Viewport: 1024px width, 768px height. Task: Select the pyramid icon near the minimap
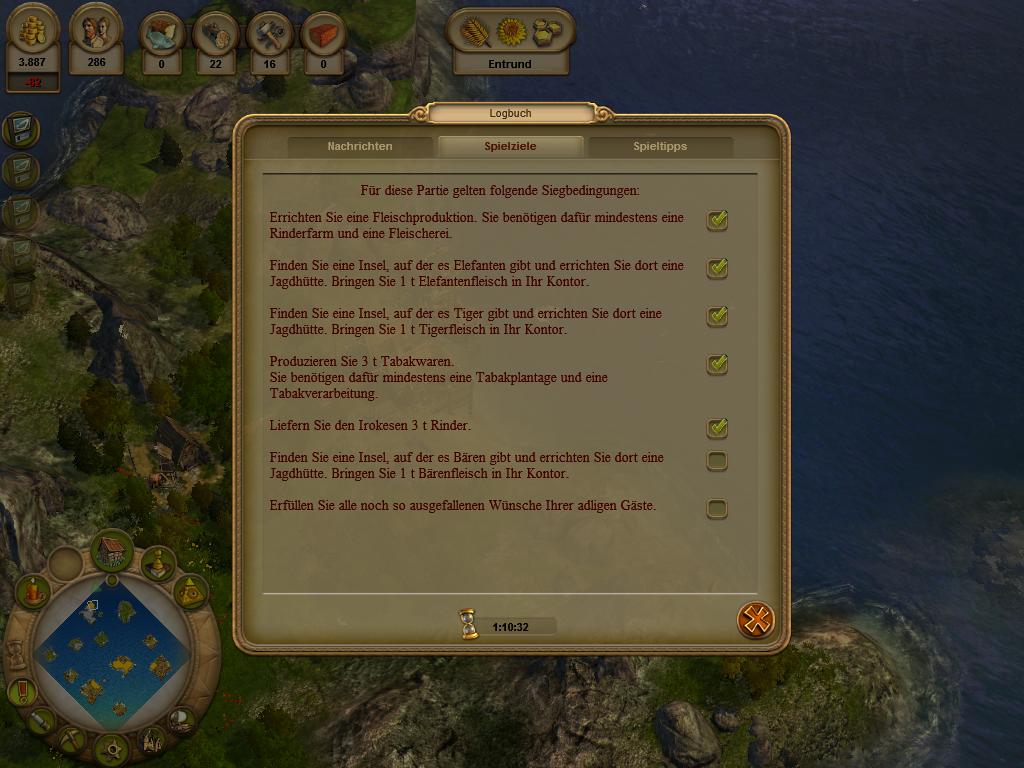pos(190,593)
